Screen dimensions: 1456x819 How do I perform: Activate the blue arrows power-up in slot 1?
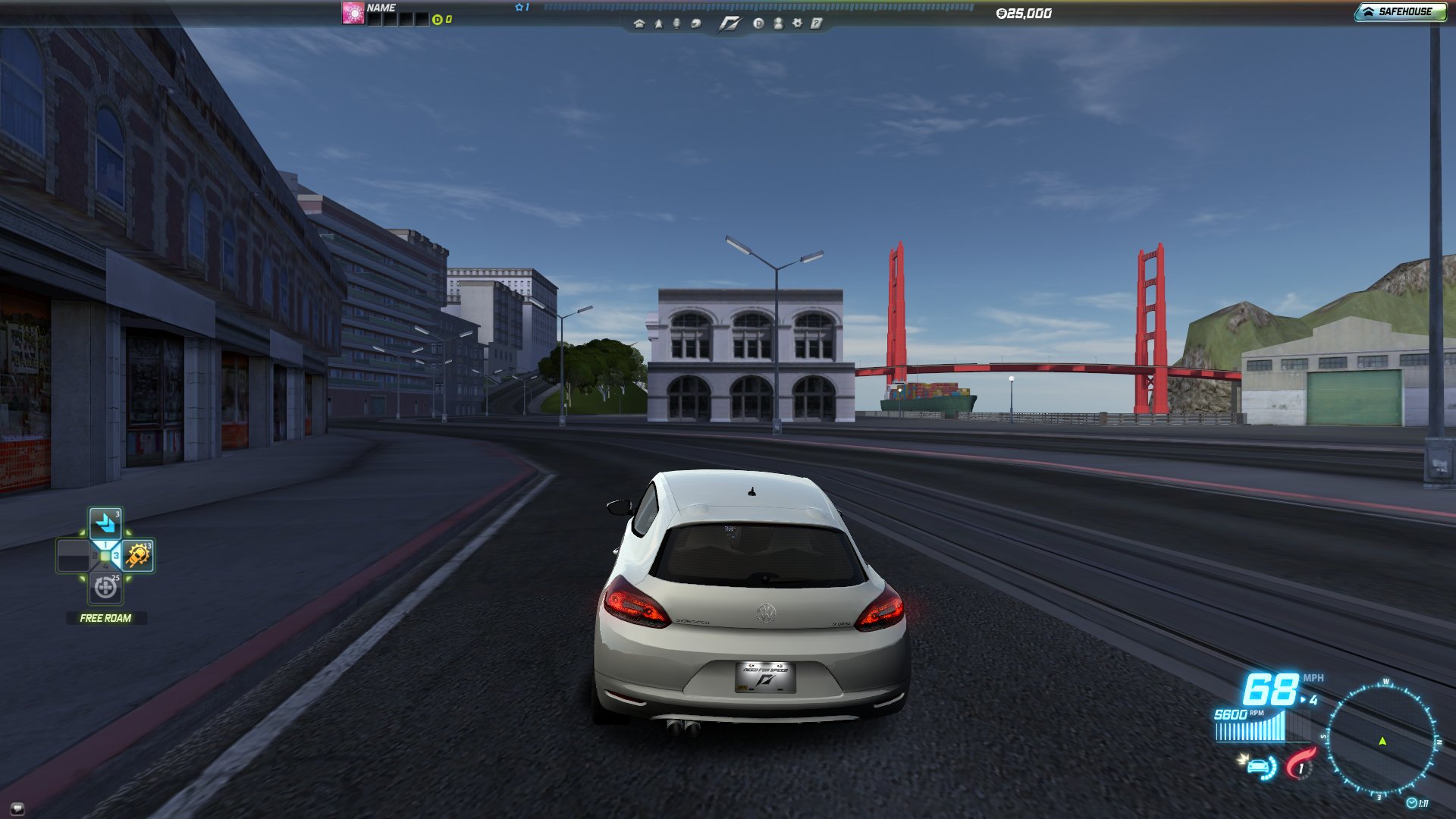click(105, 524)
